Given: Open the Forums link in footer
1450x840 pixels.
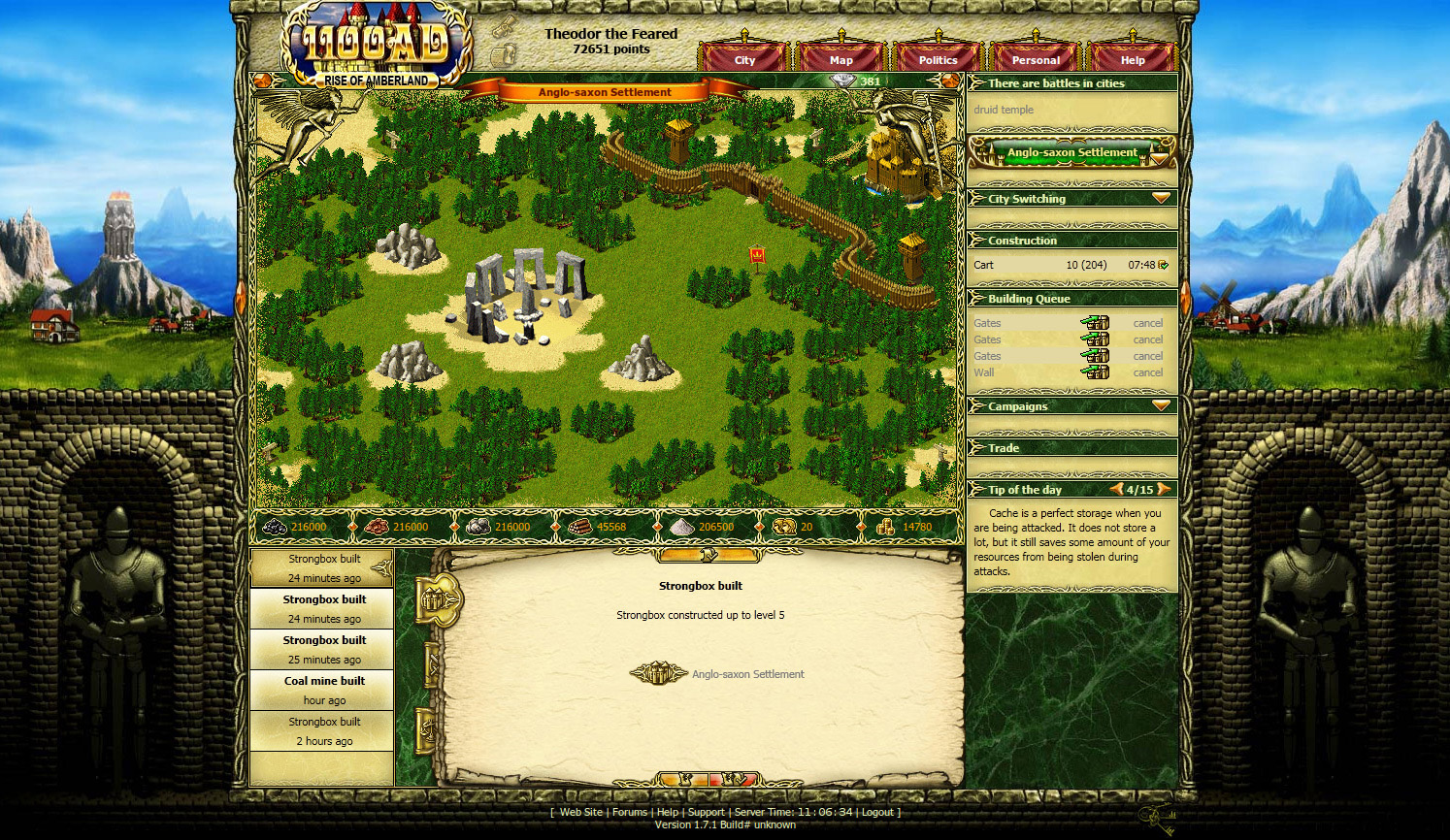Looking at the screenshot, I should pyautogui.click(x=629, y=812).
